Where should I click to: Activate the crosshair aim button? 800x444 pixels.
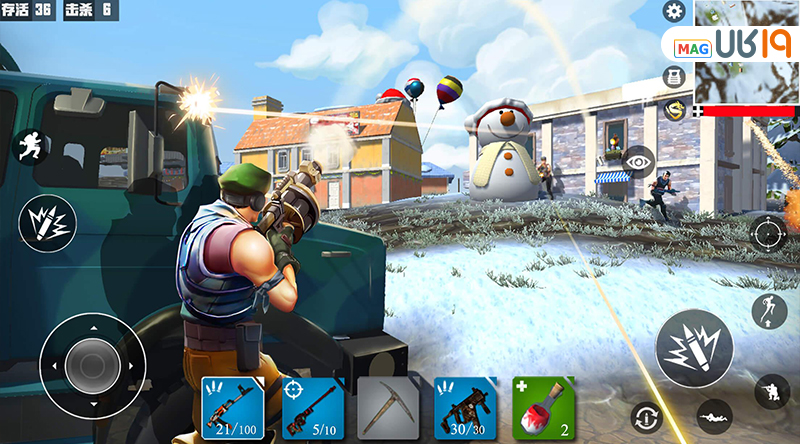[x=768, y=234]
